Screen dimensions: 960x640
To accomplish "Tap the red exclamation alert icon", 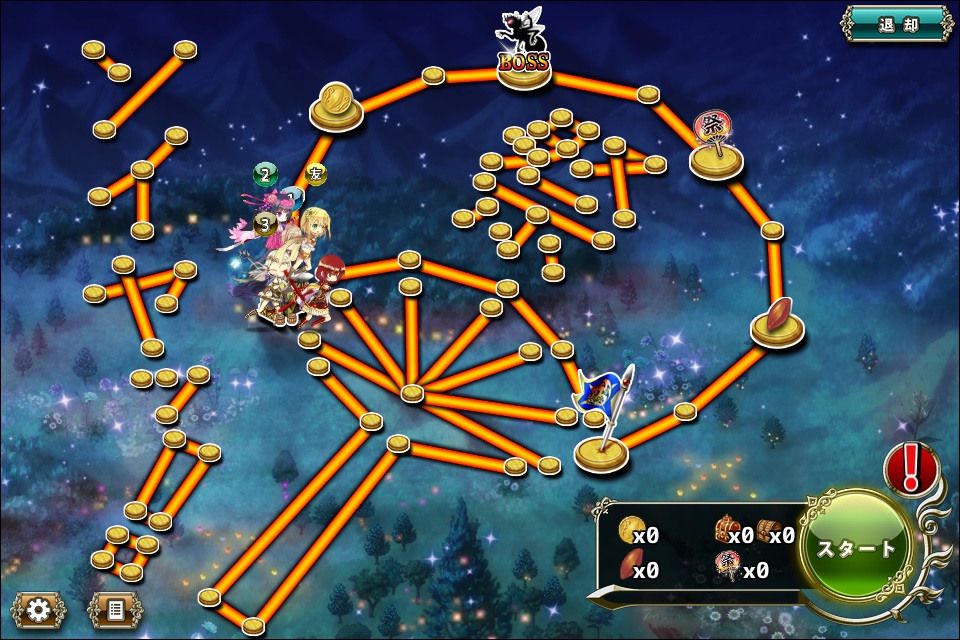I will [x=911, y=468].
